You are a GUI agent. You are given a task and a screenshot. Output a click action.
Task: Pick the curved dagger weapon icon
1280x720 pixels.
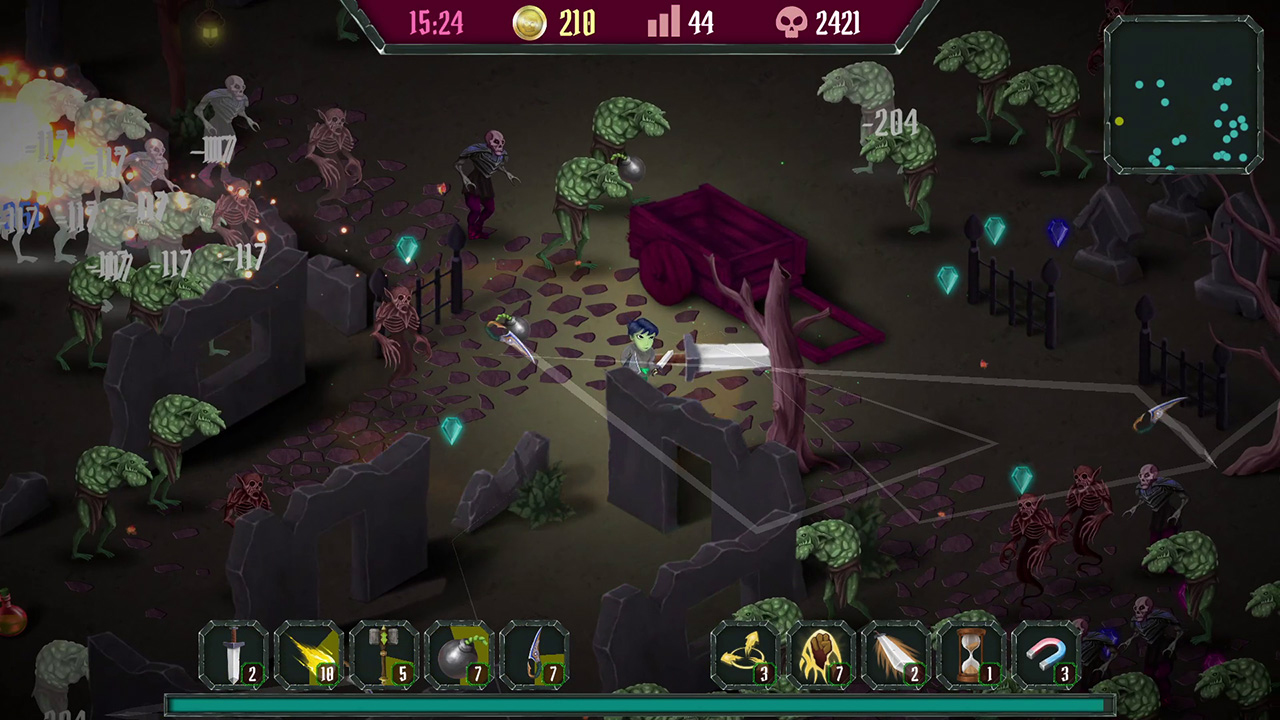coord(542,655)
